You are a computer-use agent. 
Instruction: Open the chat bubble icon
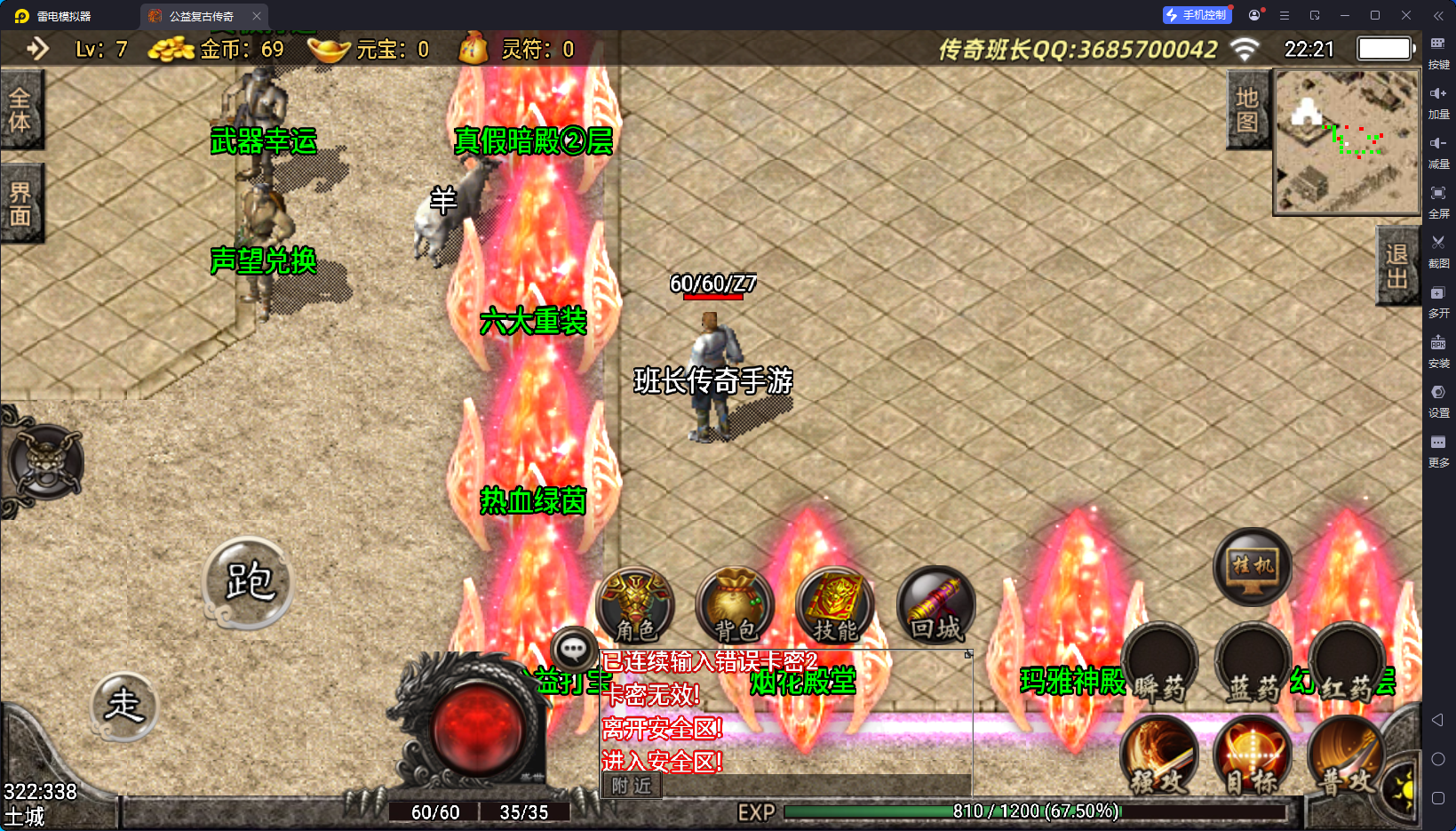pyautogui.click(x=573, y=650)
